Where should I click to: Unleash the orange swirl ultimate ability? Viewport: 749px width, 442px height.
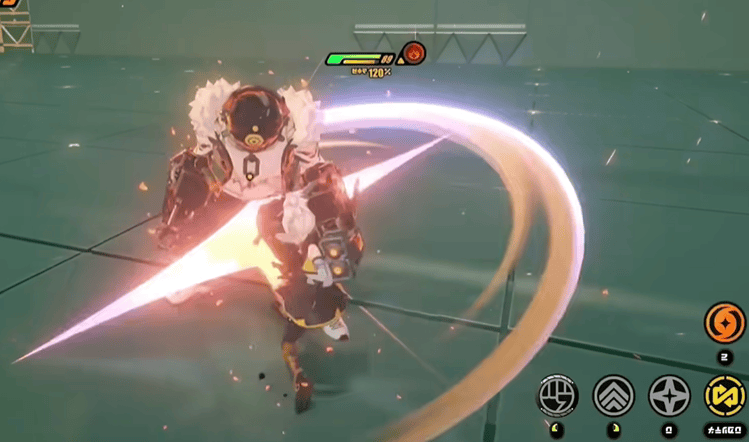[x=724, y=323]
